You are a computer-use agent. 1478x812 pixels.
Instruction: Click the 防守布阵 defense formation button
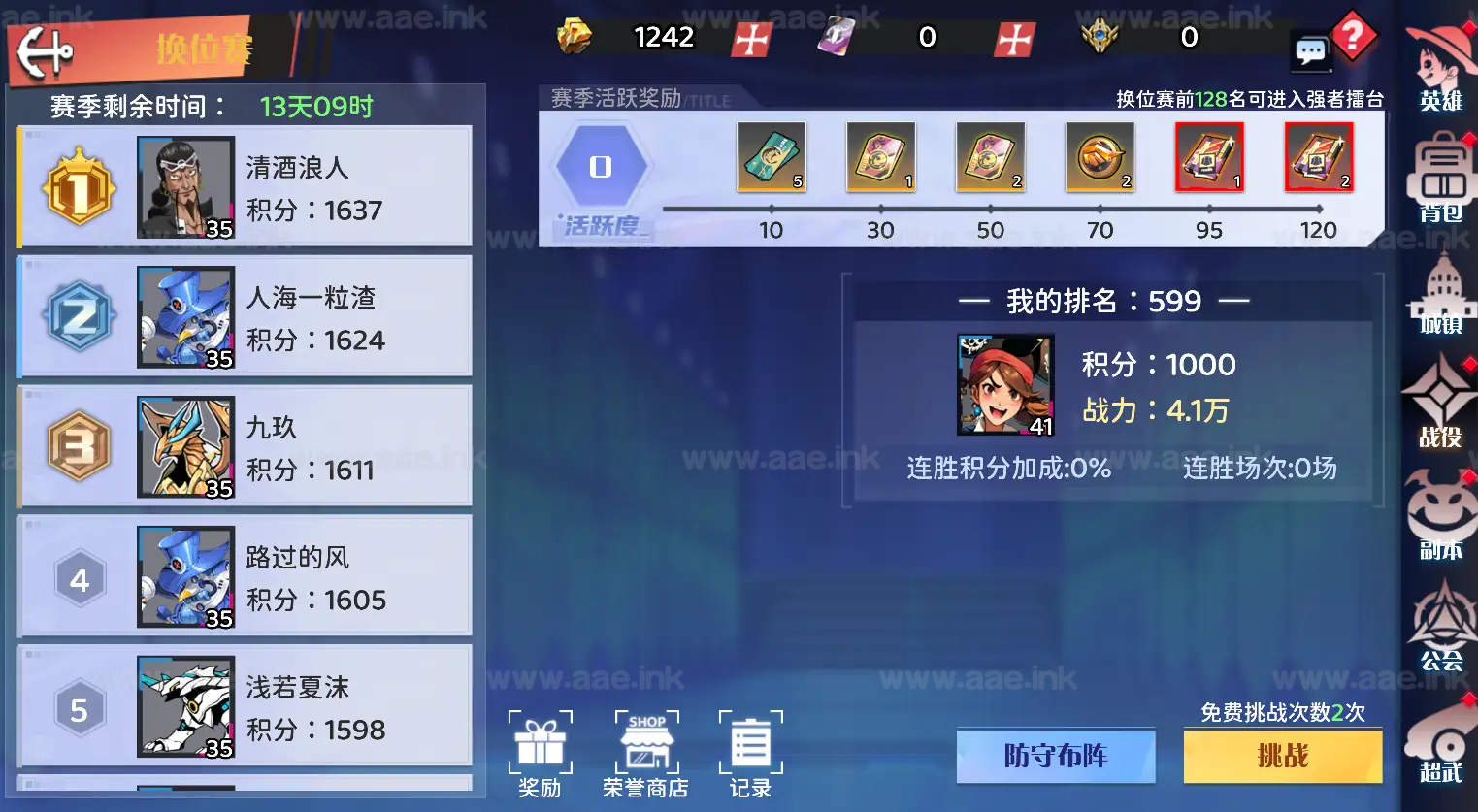1055,757
